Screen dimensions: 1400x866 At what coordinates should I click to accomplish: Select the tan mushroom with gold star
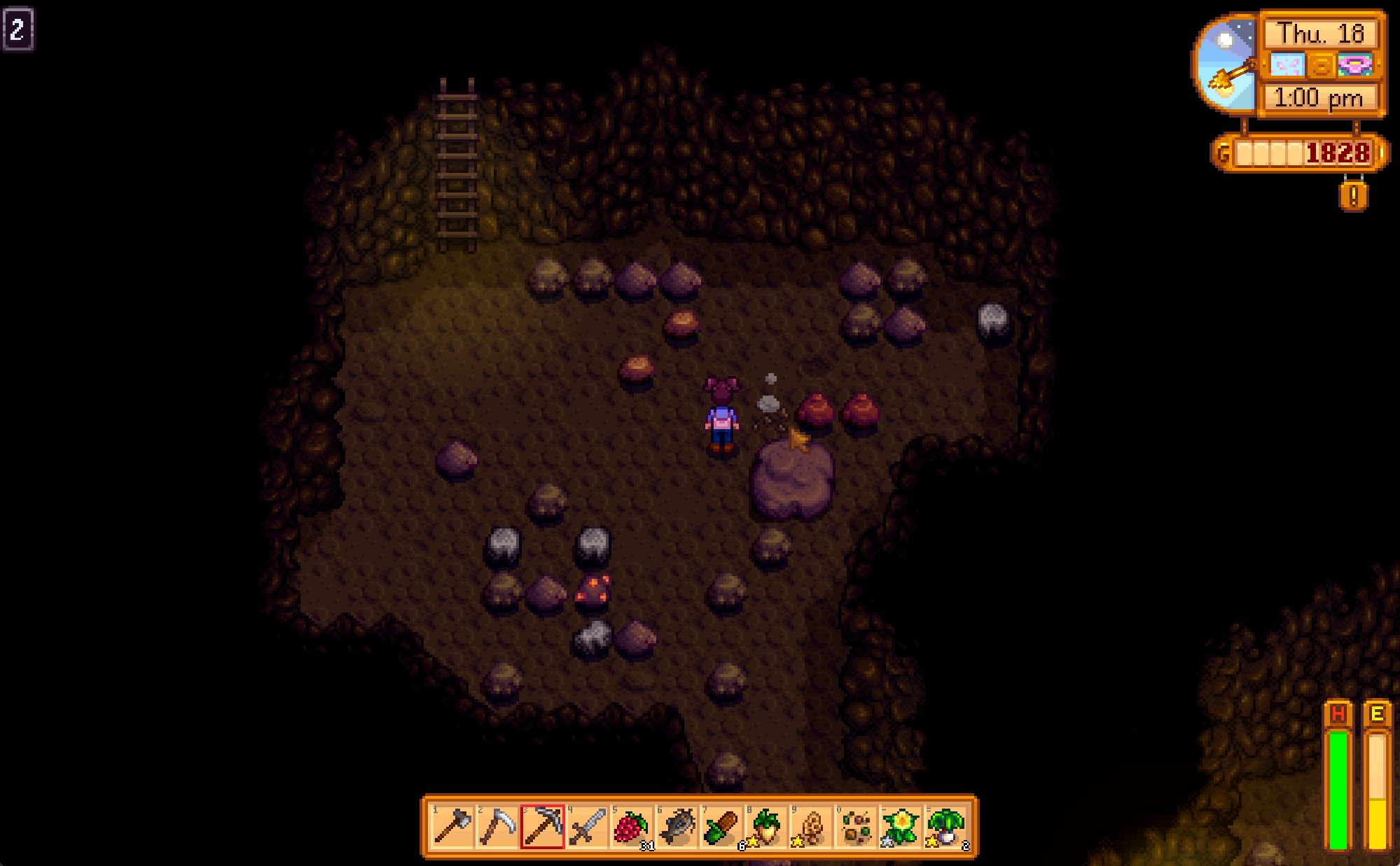pyautogui.click(x=811, y=827)
